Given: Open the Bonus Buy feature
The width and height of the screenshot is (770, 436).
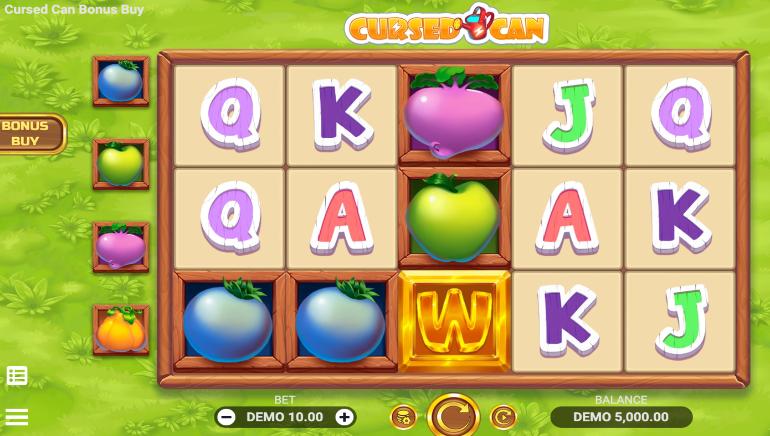Looking at the screenshot, I should coord(30,133).
